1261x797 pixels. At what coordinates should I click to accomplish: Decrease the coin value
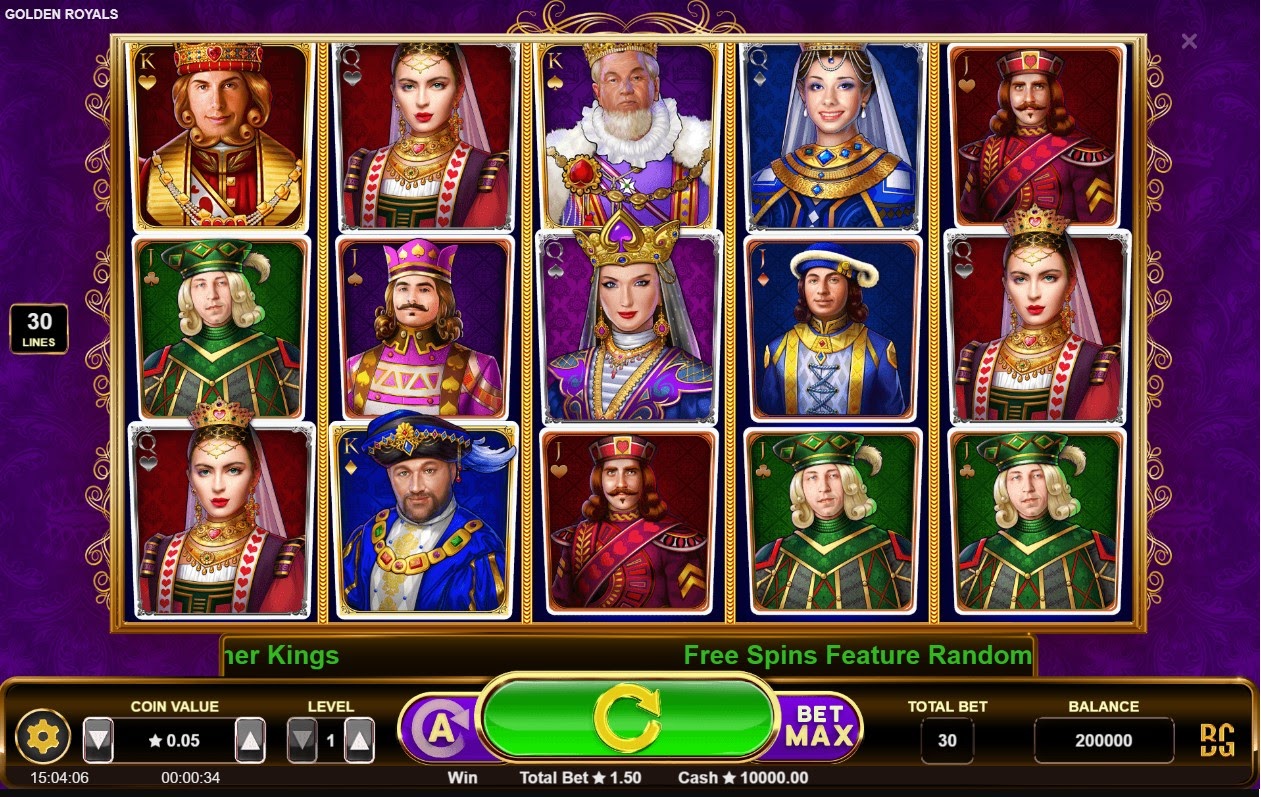98,740
